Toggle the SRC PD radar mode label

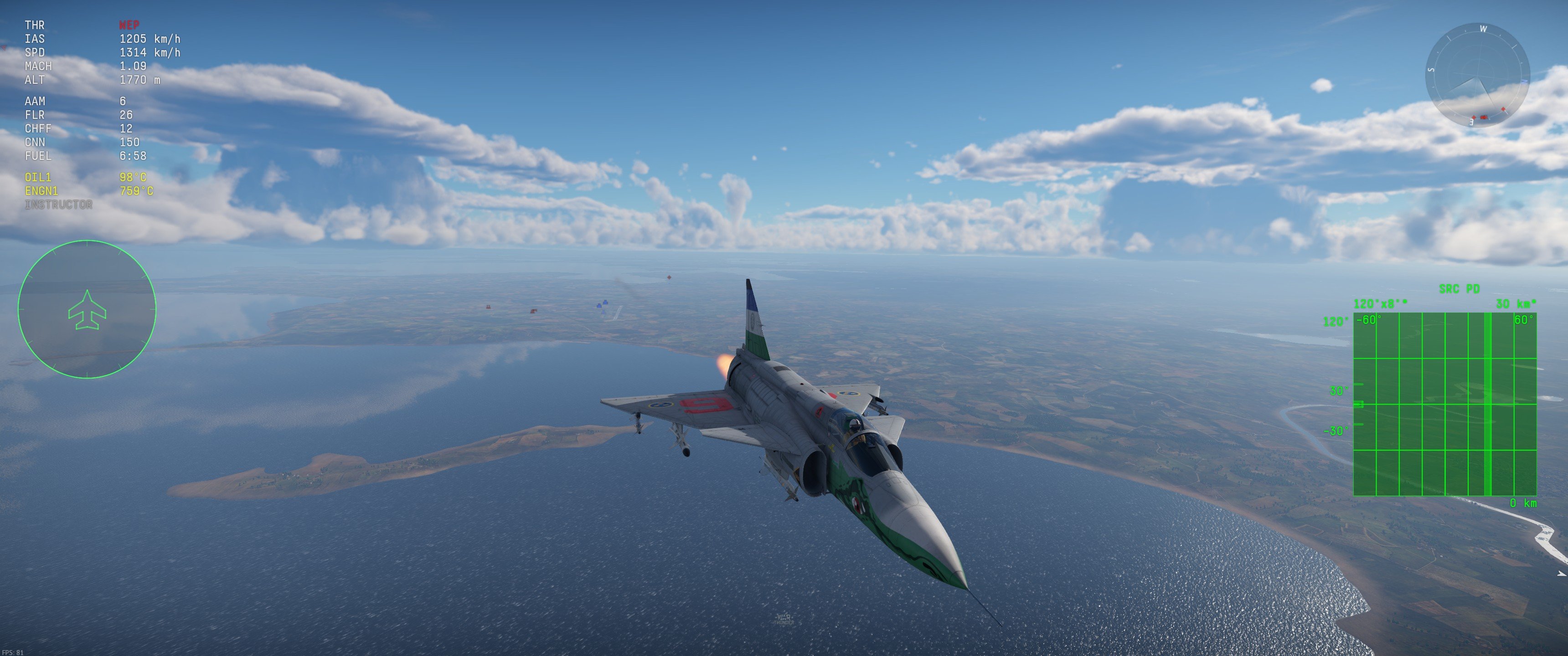1460,288
